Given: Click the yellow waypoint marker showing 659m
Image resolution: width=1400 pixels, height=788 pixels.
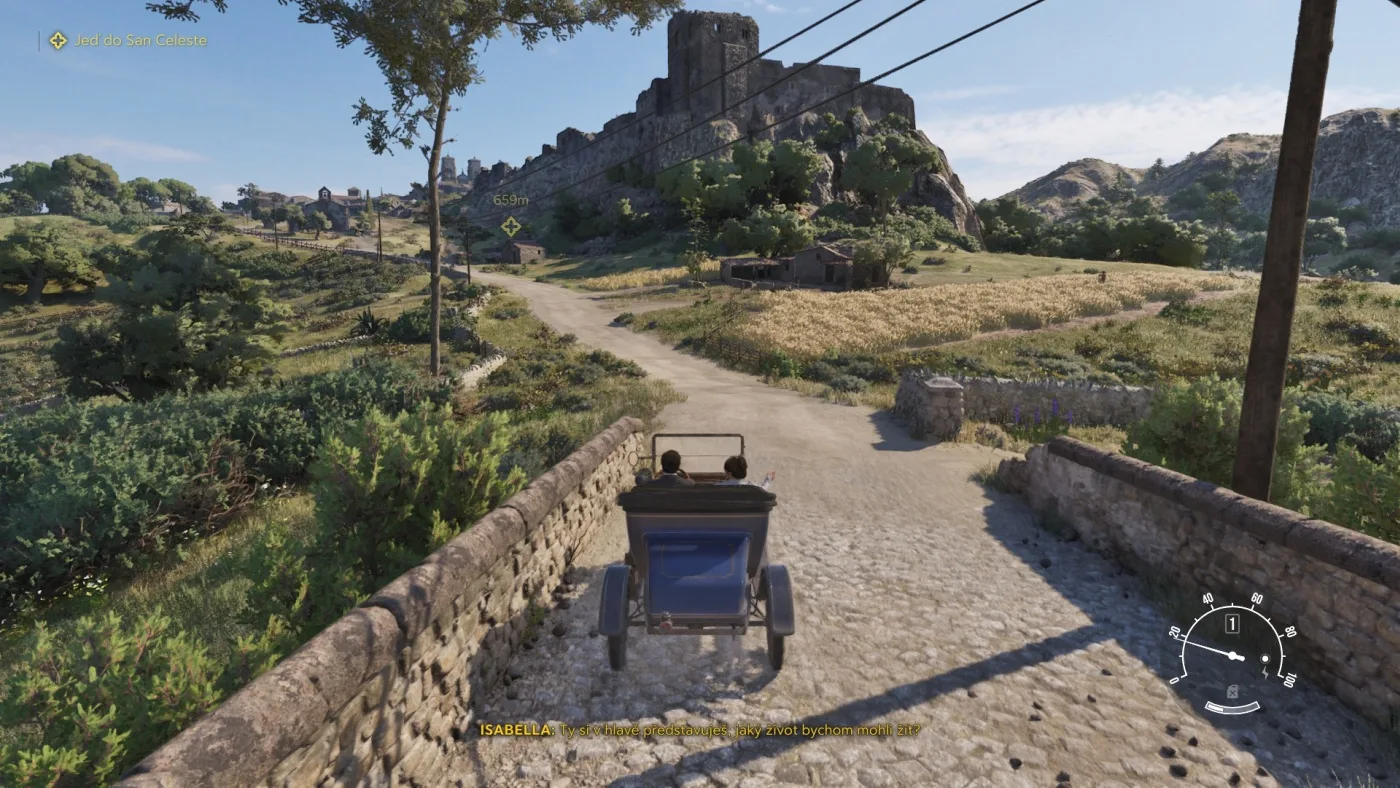Looking at the screenshot, I should [510, 226].
